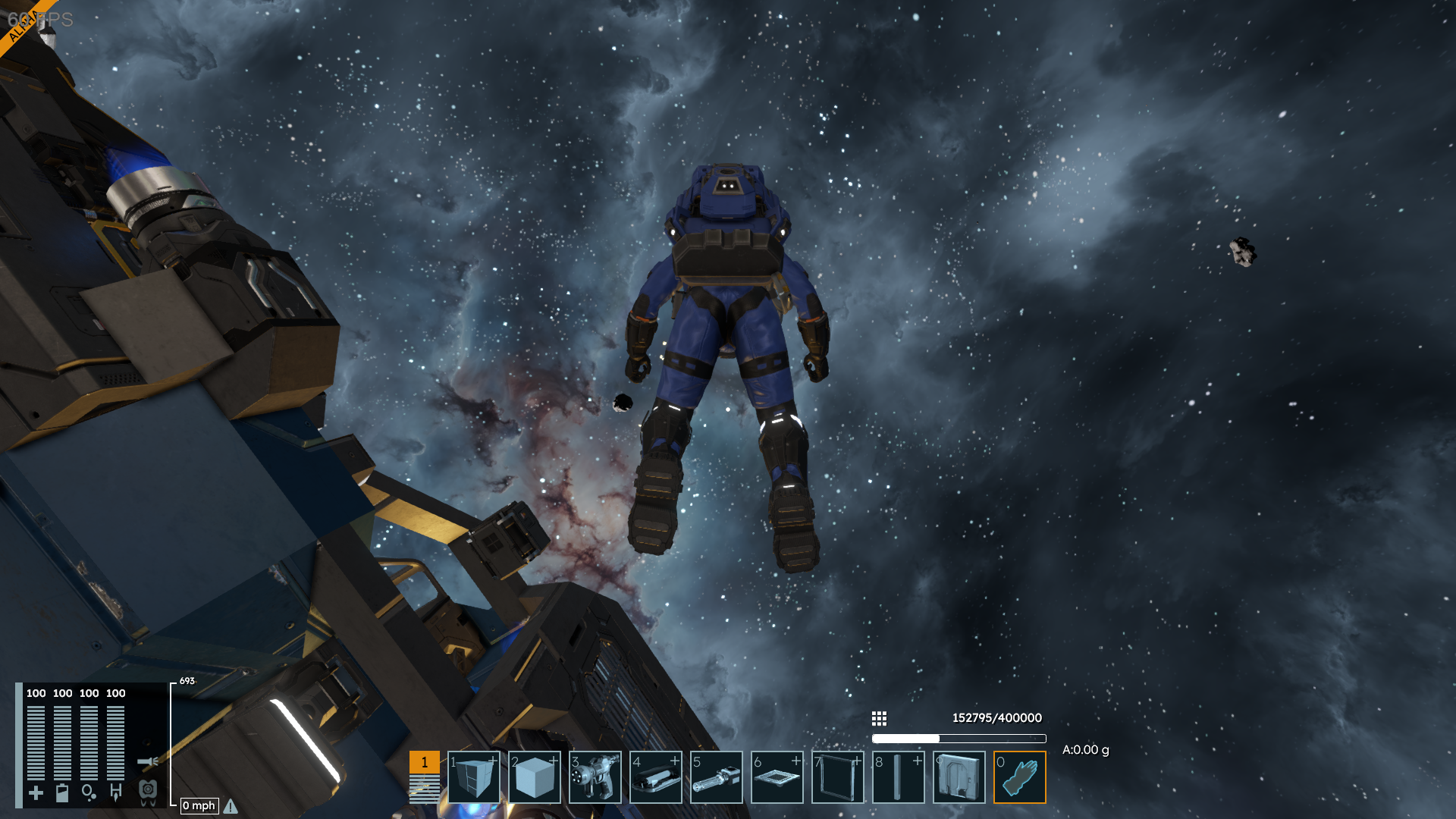Pick the door block in slot 9
The height and width of the screenshot is (819, 1456).
click(x=959, y=777)
